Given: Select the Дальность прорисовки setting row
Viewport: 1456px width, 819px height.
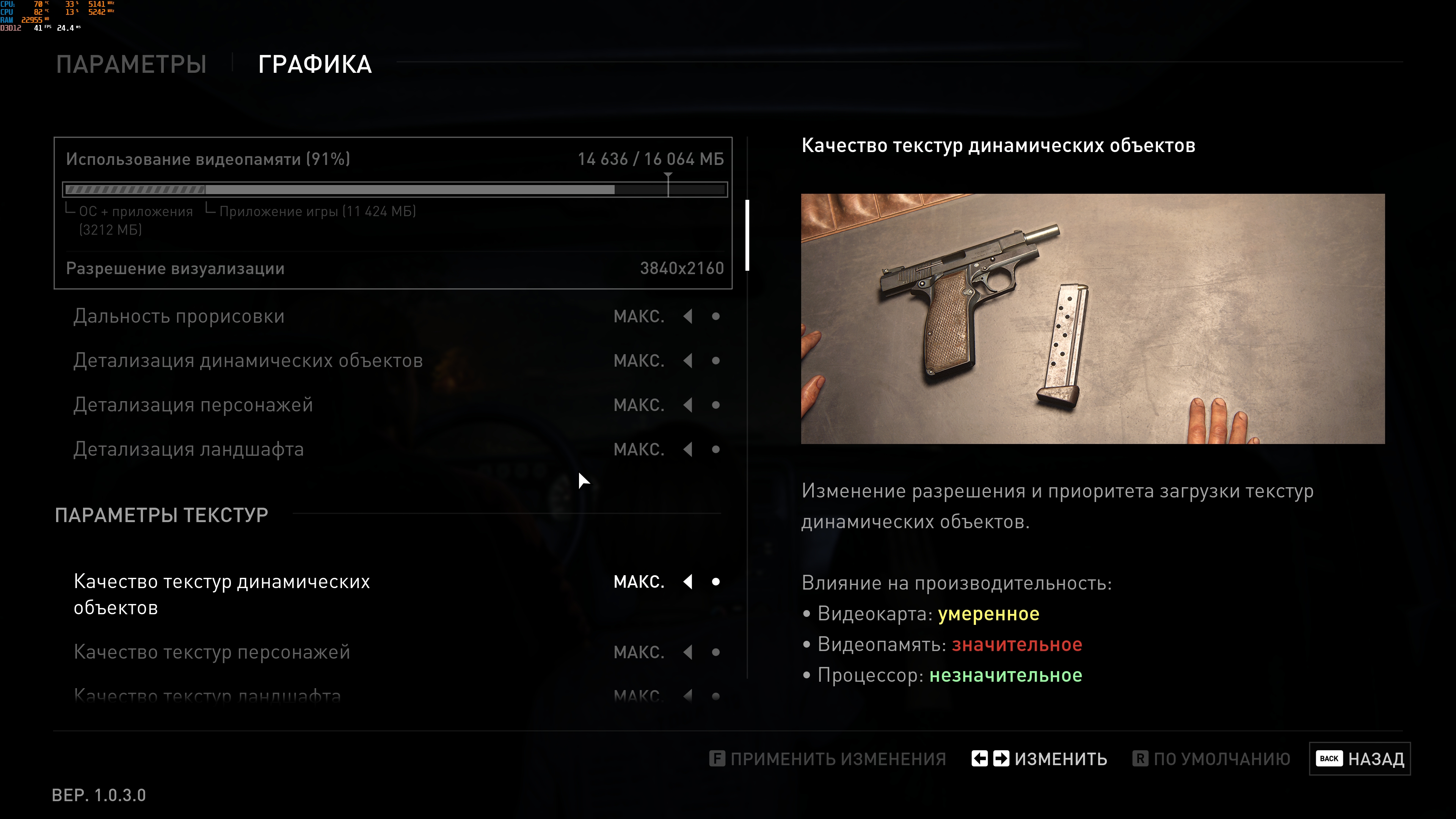Looking at the screenshot, I should [179, 317].
